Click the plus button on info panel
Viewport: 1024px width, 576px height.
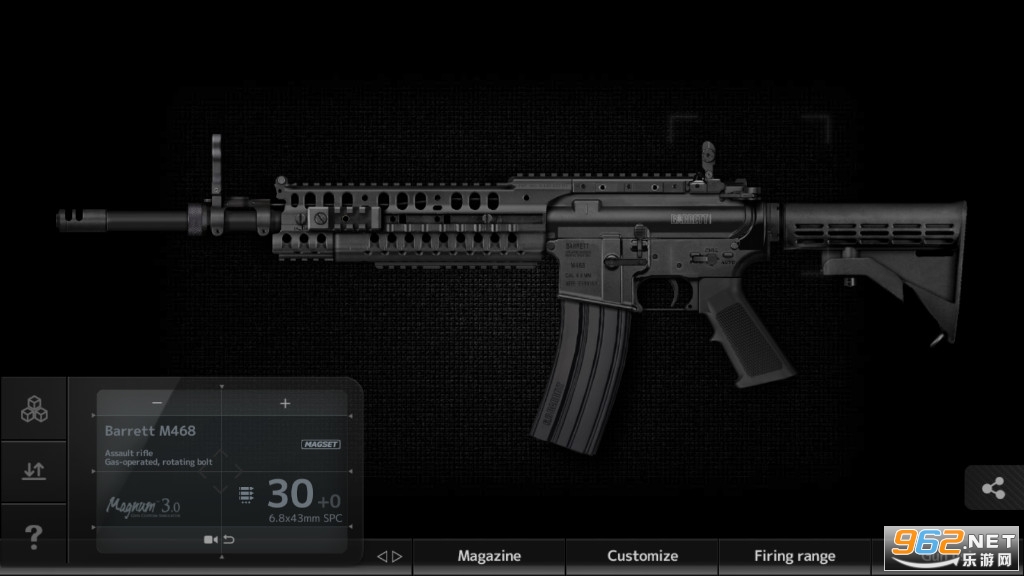[x=285, y=403]
